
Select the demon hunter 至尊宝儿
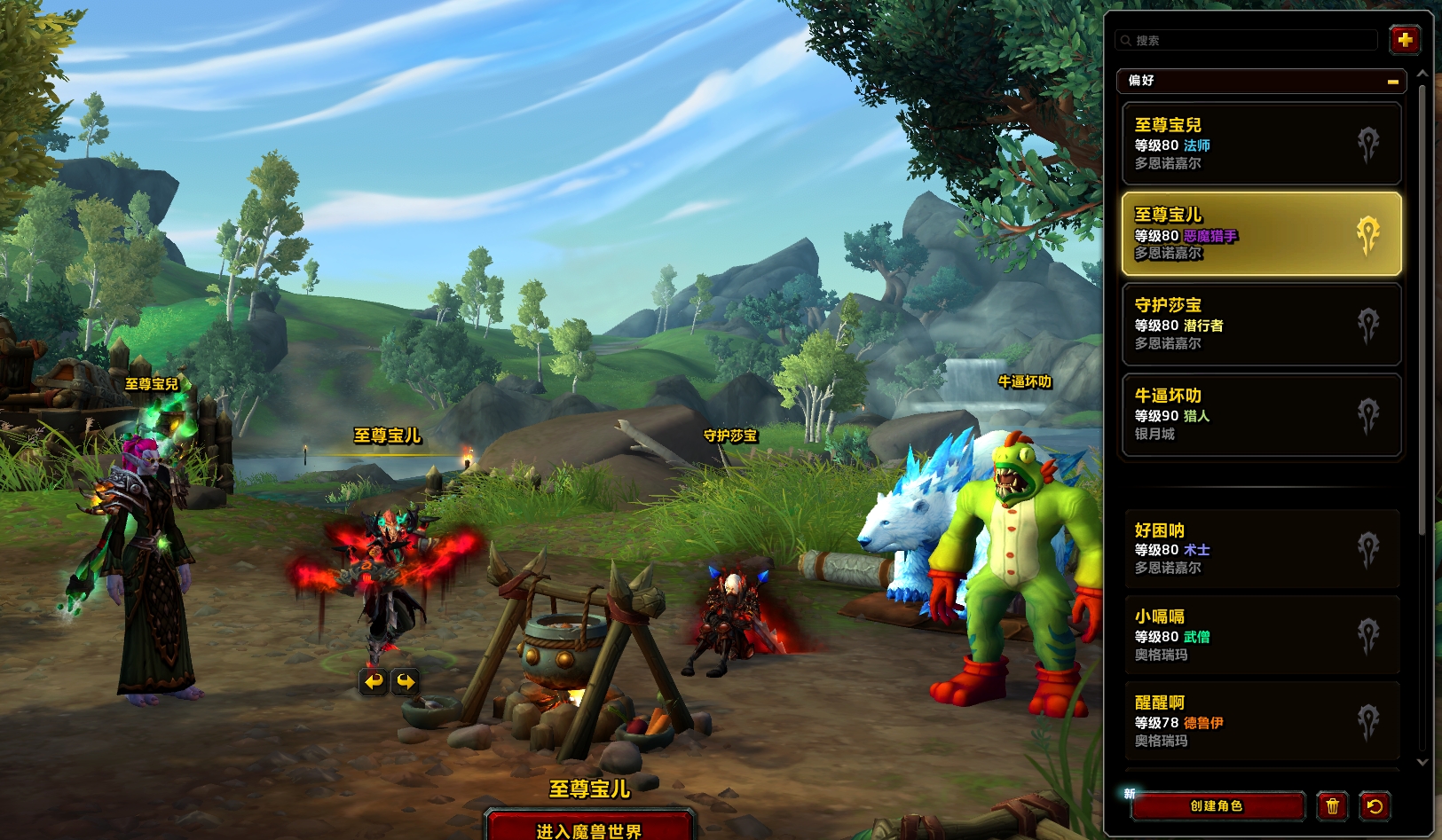[1260, 234]
